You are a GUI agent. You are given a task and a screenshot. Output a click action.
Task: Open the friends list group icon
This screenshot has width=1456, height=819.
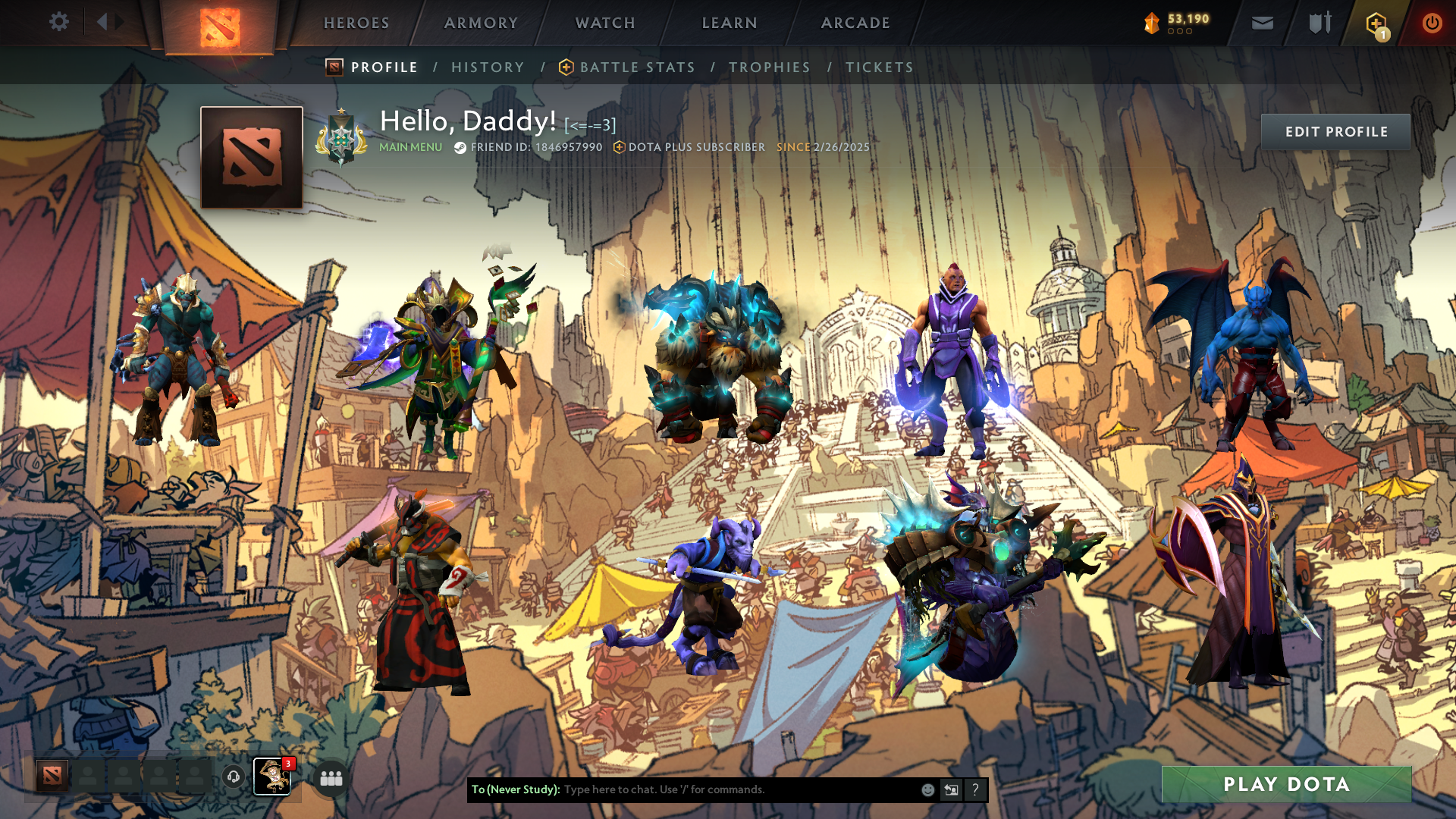coord(331,778)
